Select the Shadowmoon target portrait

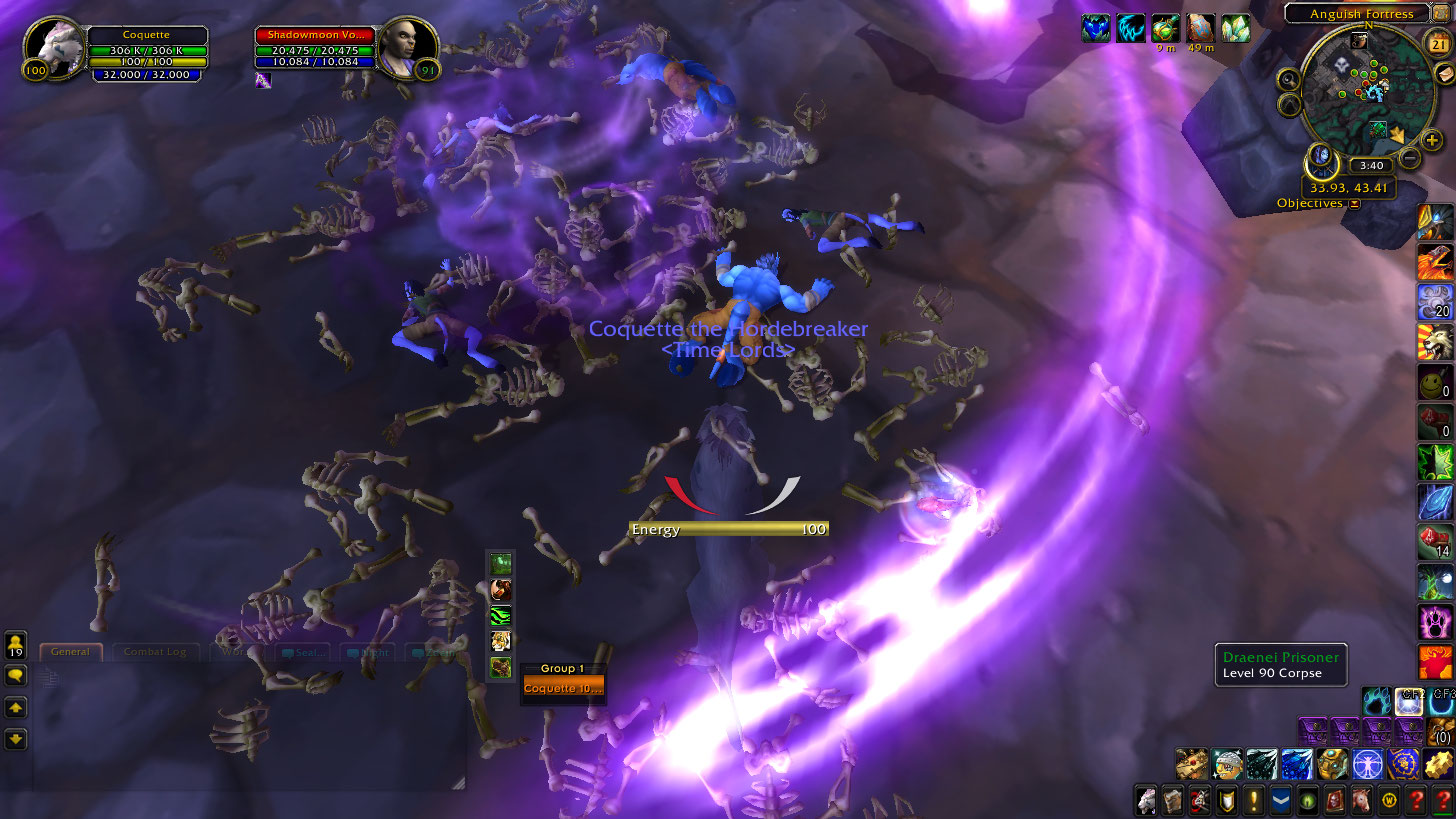(408, 48)
